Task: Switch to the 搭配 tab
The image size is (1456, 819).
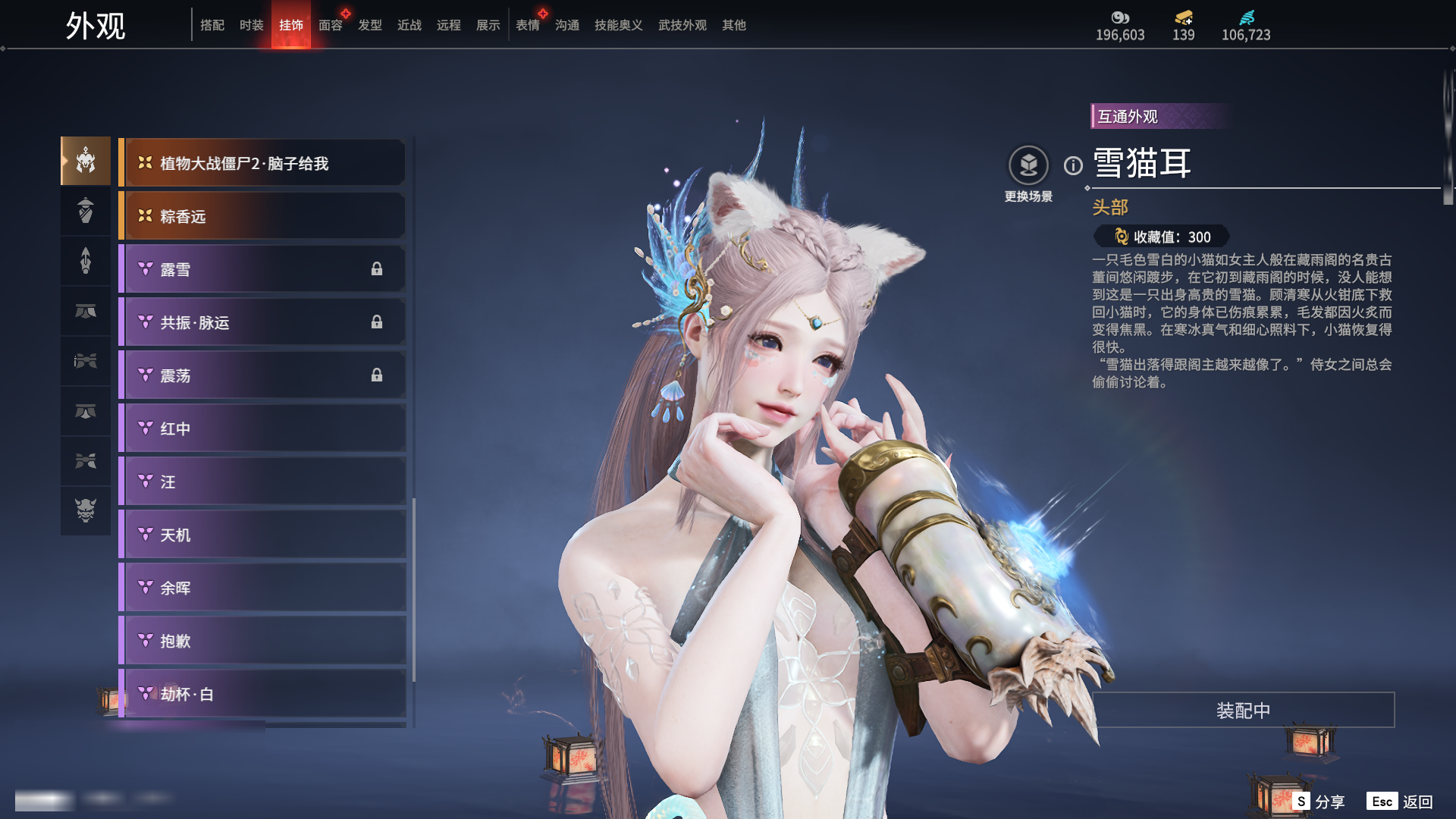Action: pyautogui.click(x=212, y=25)
